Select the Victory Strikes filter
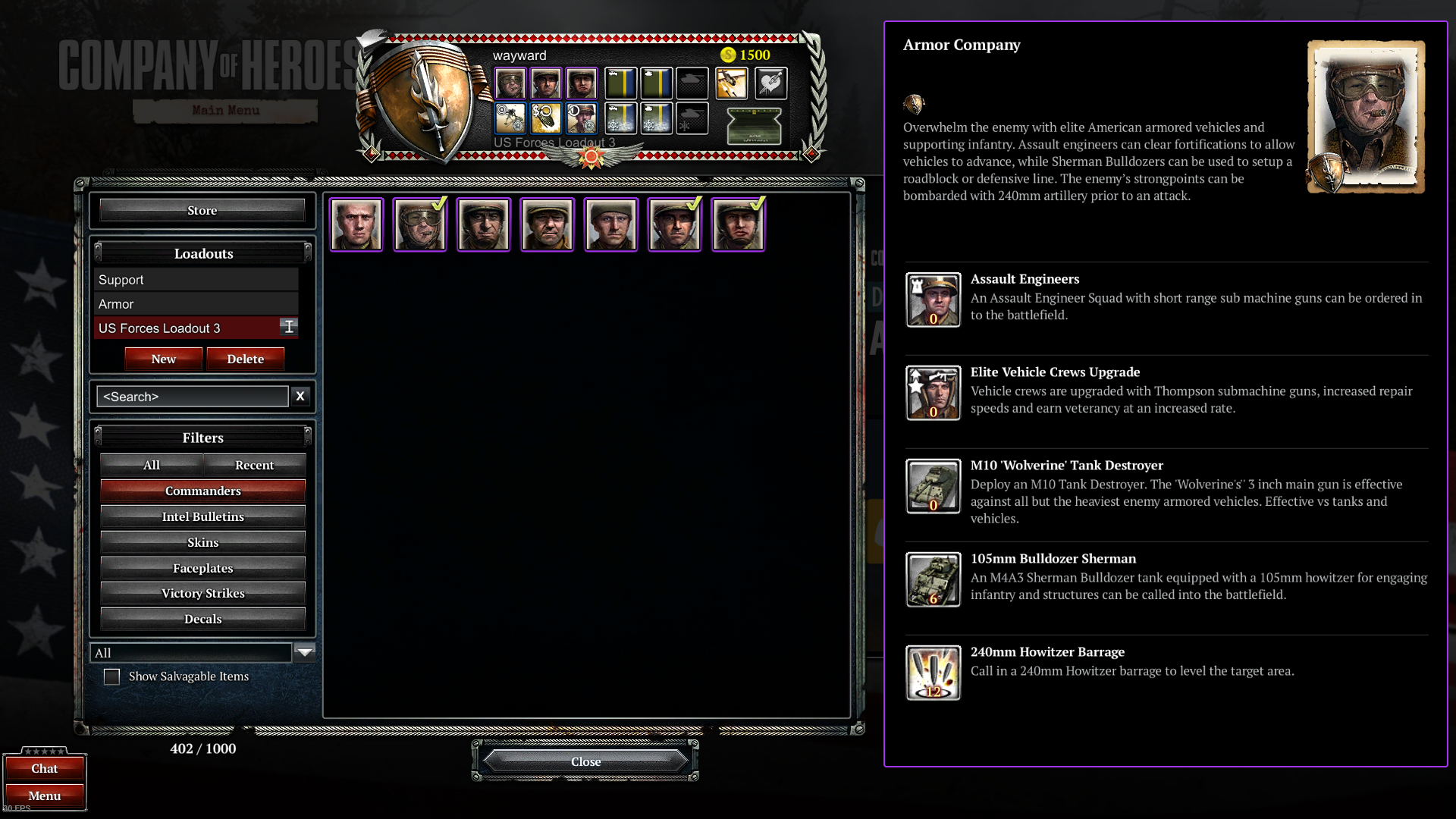 [202, 593]
